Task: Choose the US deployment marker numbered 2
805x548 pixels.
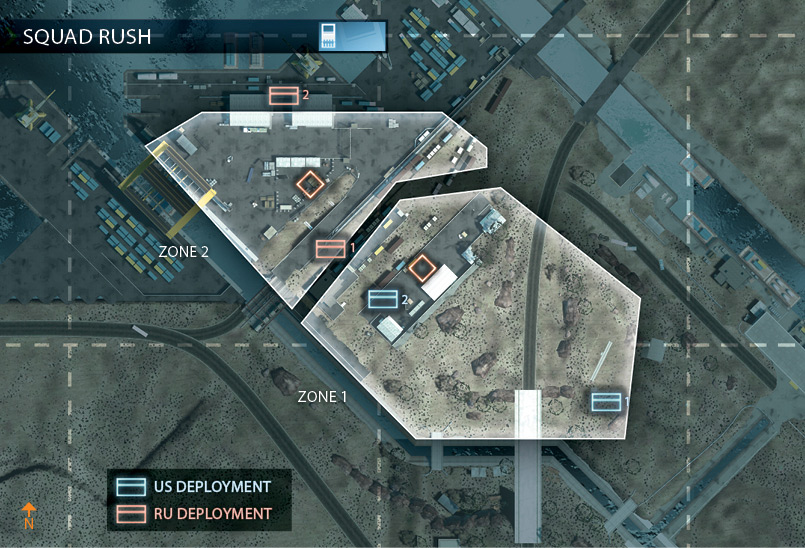Action: pos(383,298)
